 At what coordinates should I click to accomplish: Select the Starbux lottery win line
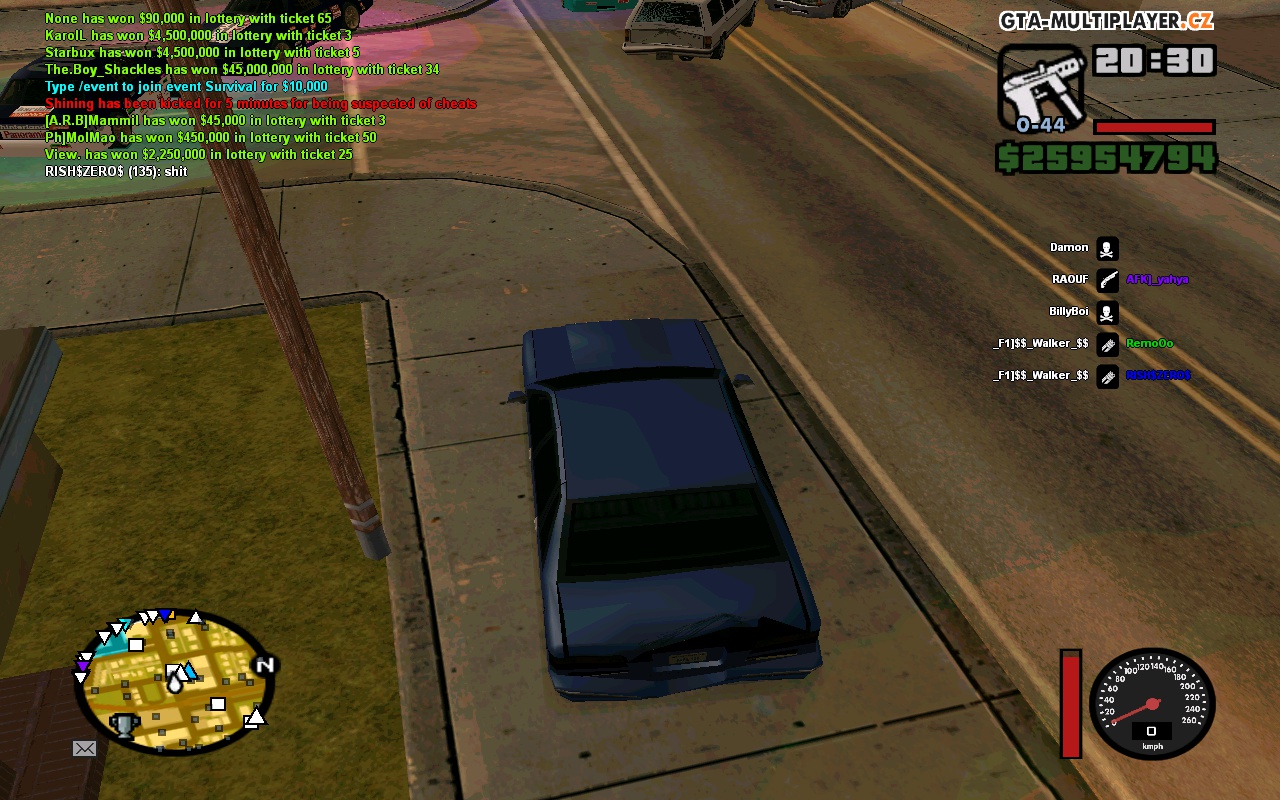[202, 53]
